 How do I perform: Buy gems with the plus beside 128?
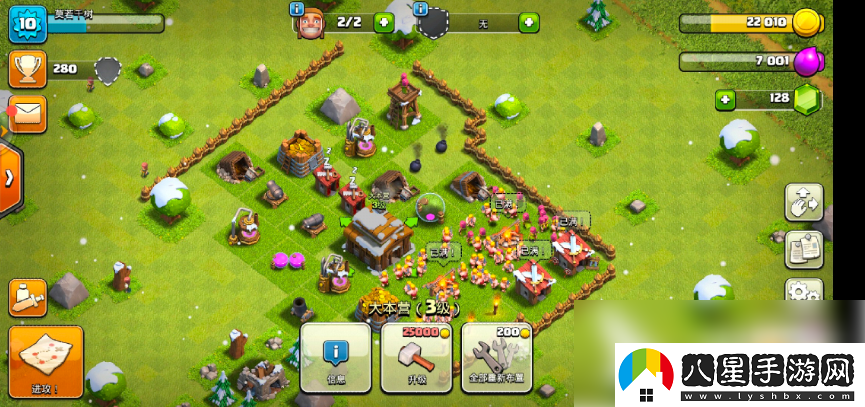pyautogui.click(x=725, y=99)
